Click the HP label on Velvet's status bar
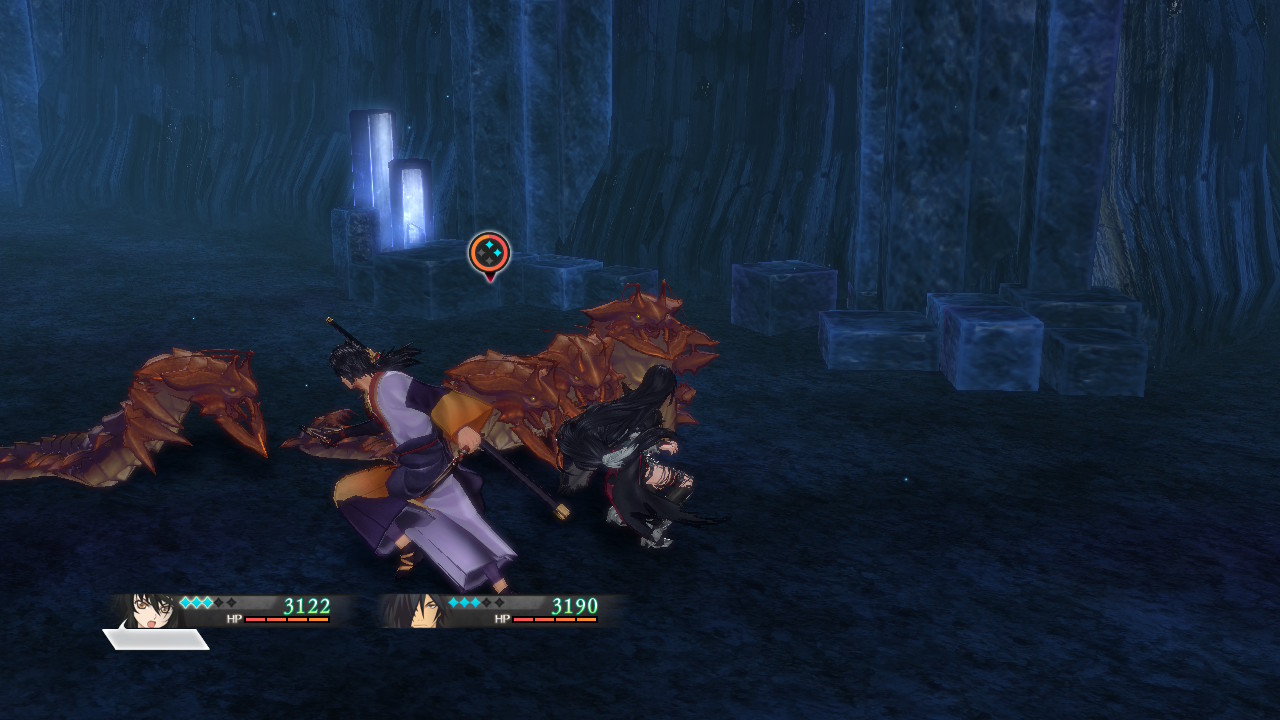 pyautogui.click(x=232, y=617)
